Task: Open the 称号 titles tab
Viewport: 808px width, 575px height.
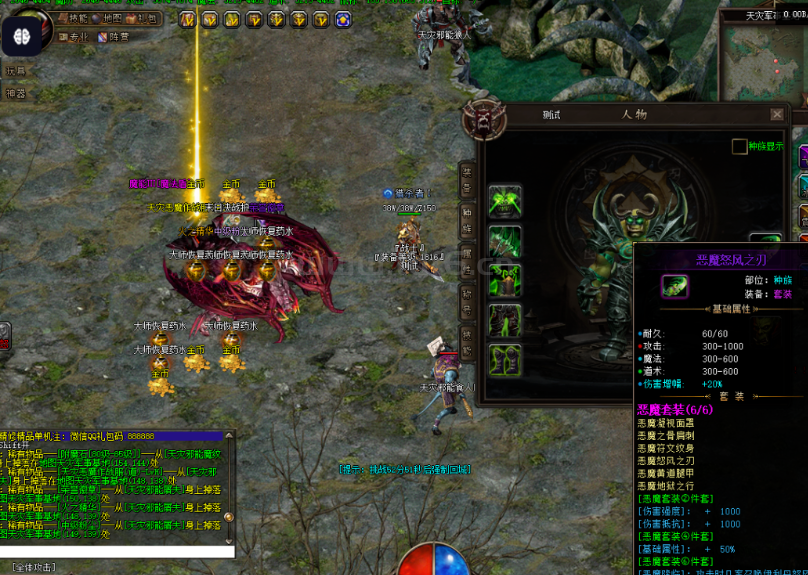Action: pos(467,297)
